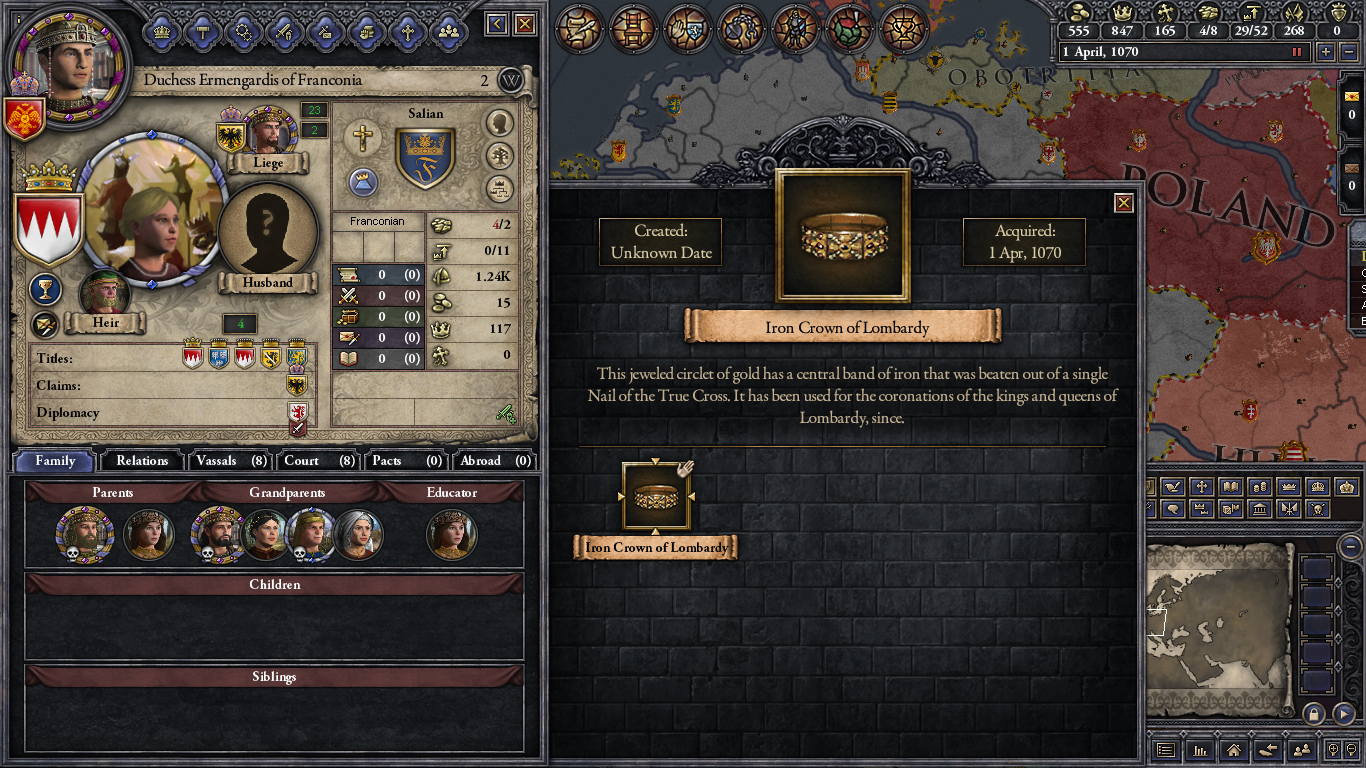Open the Military view from the top toolbar
Screen dimensions: 1366x768
(795, 29)
